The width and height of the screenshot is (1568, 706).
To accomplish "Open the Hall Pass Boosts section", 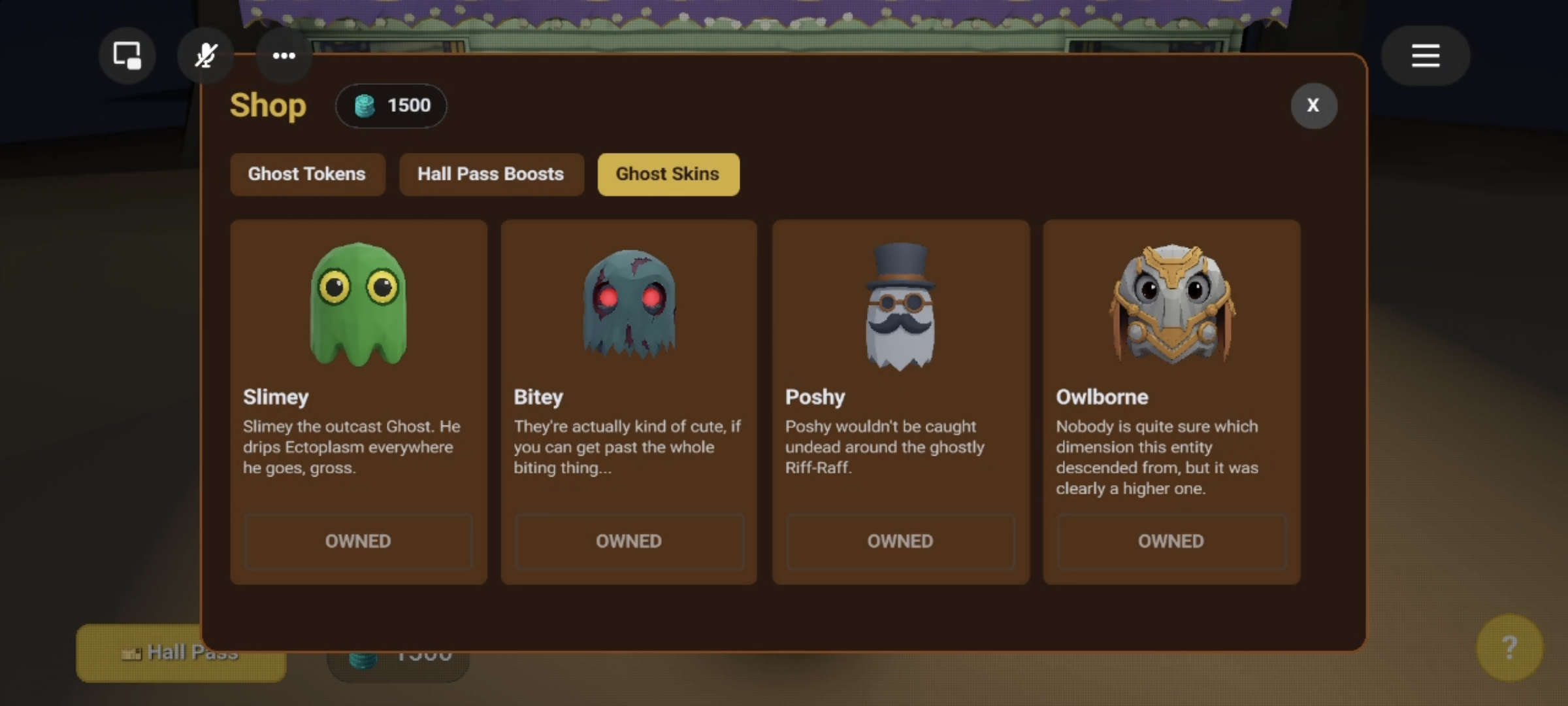I will pos(491,174).
